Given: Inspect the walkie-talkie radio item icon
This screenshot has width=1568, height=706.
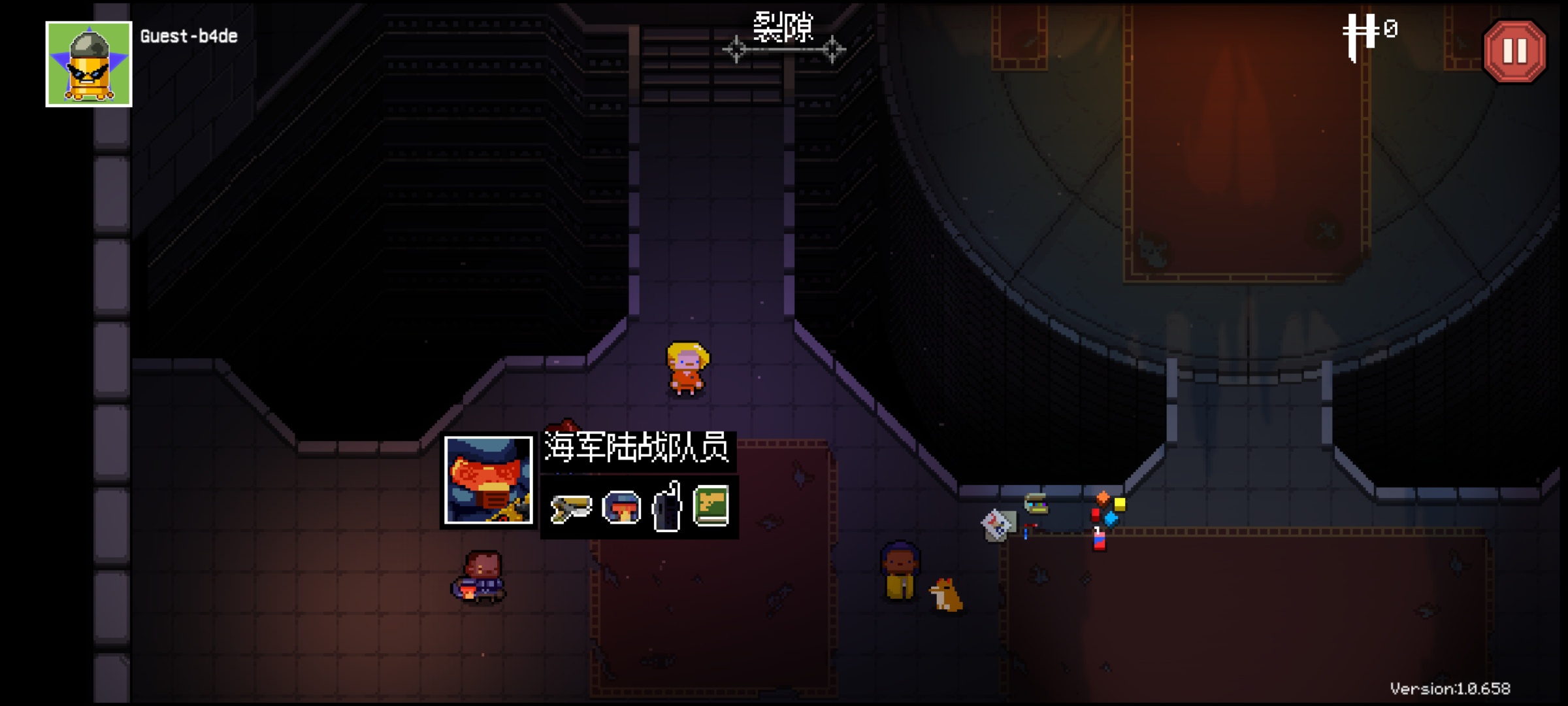Looking at the screenshot, I should point(668,507).
